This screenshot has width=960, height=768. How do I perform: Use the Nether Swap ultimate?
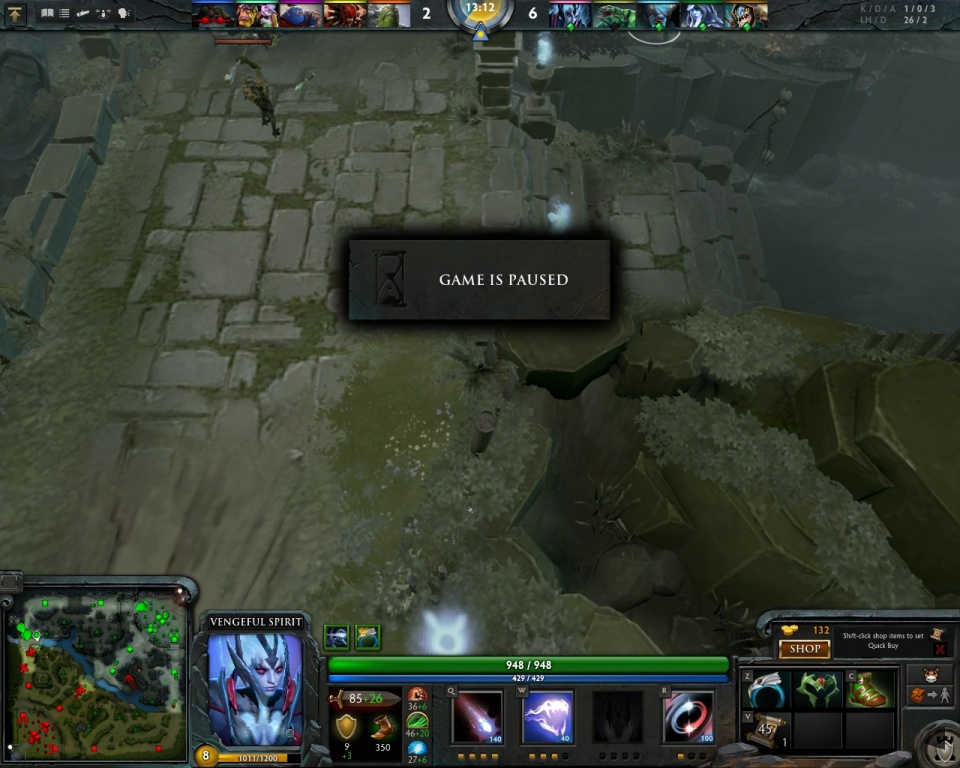[x=688, y=716]
